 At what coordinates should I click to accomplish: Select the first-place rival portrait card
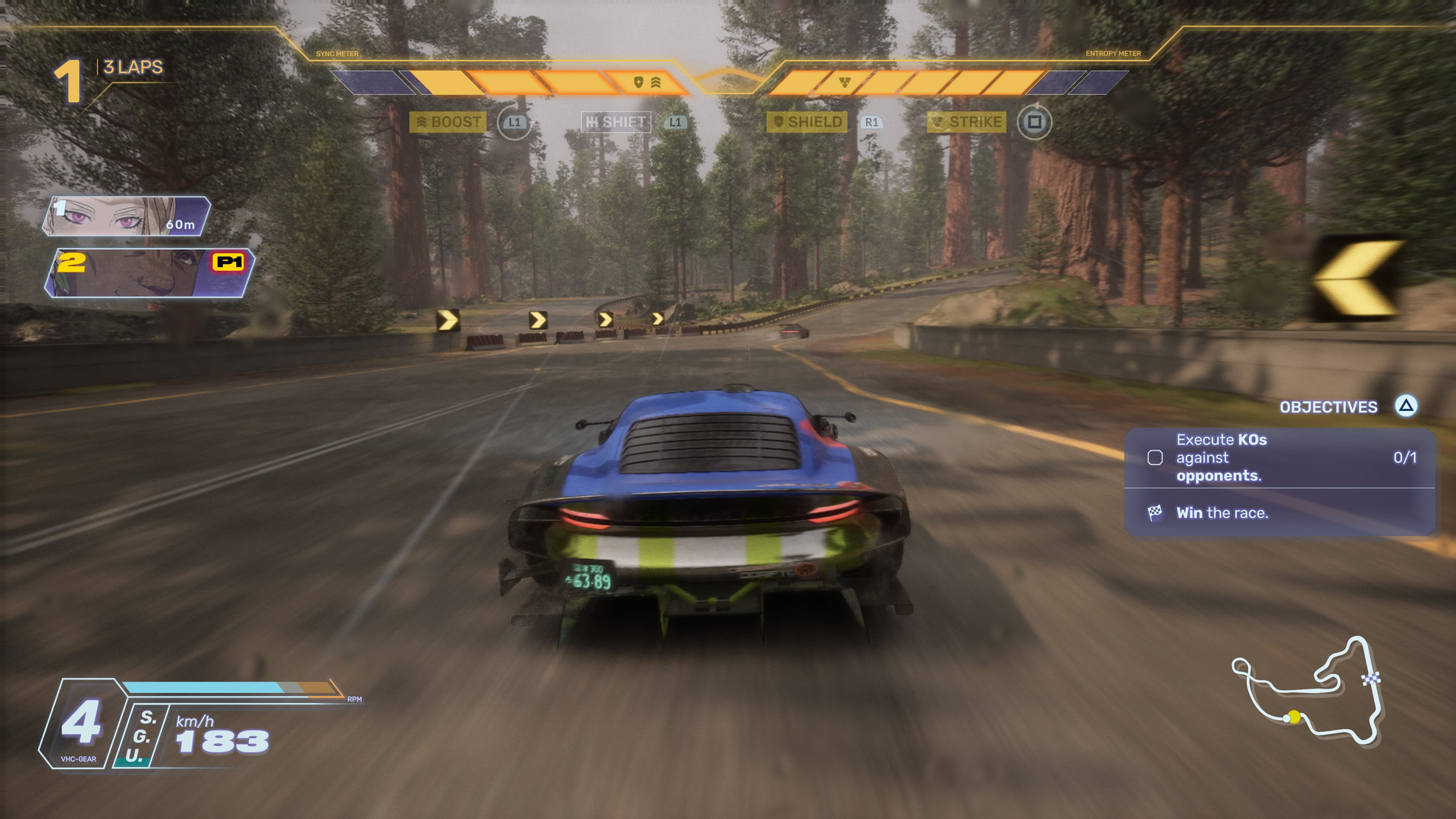[x=127, y=216]
